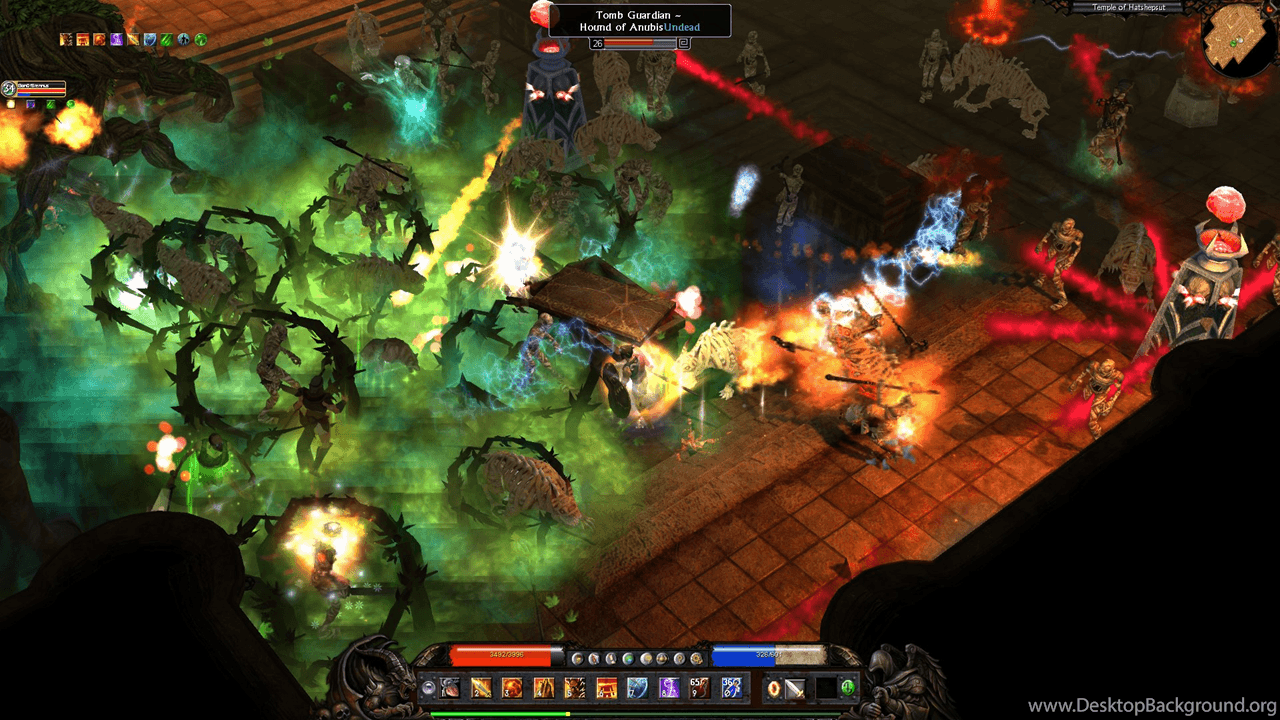Viewport: 1280px width, 720px height.
Task: Cast the fiery orb skill in slot 3
Action: click(513, 688)
